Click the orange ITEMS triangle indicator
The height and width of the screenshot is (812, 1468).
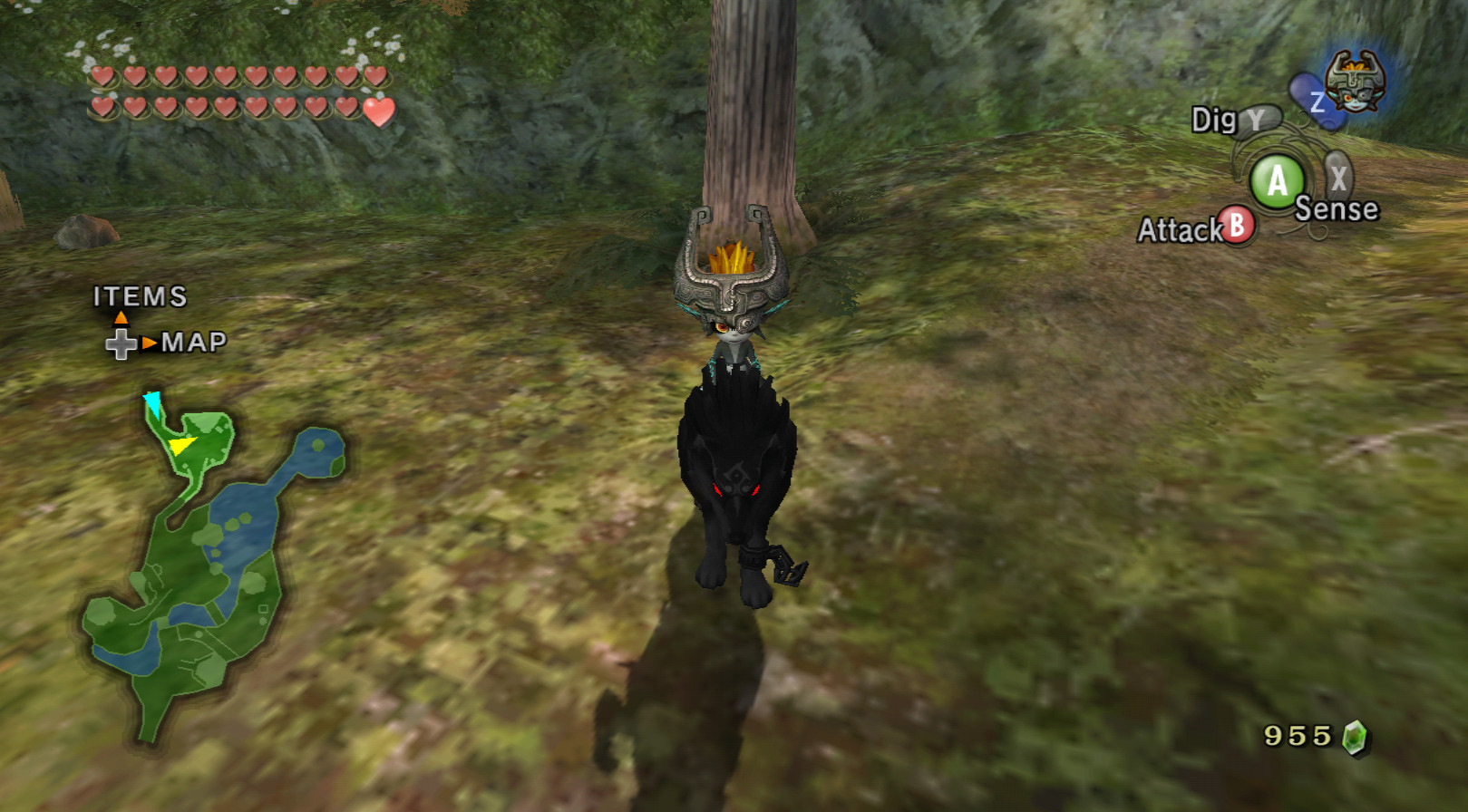point(122,318)
